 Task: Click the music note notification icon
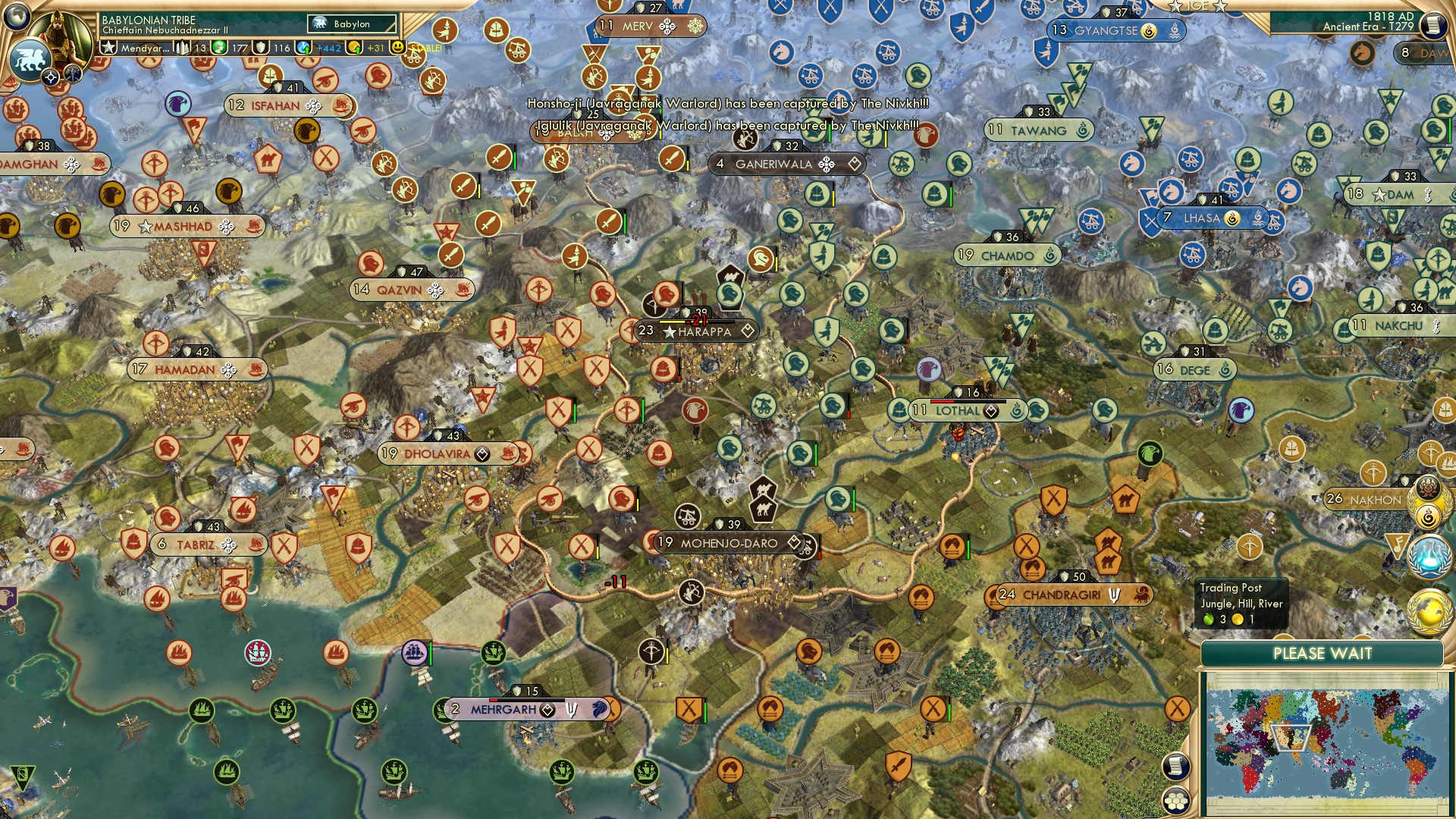pyautogui.click(x=1399, y=544)
